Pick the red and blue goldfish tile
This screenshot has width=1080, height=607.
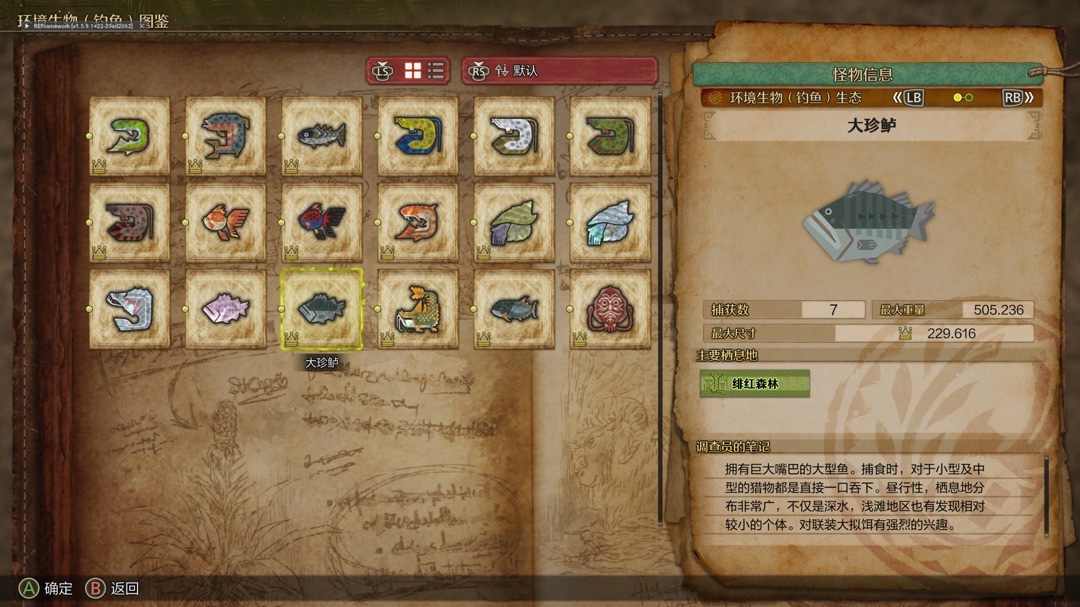(x=321, y=221)
